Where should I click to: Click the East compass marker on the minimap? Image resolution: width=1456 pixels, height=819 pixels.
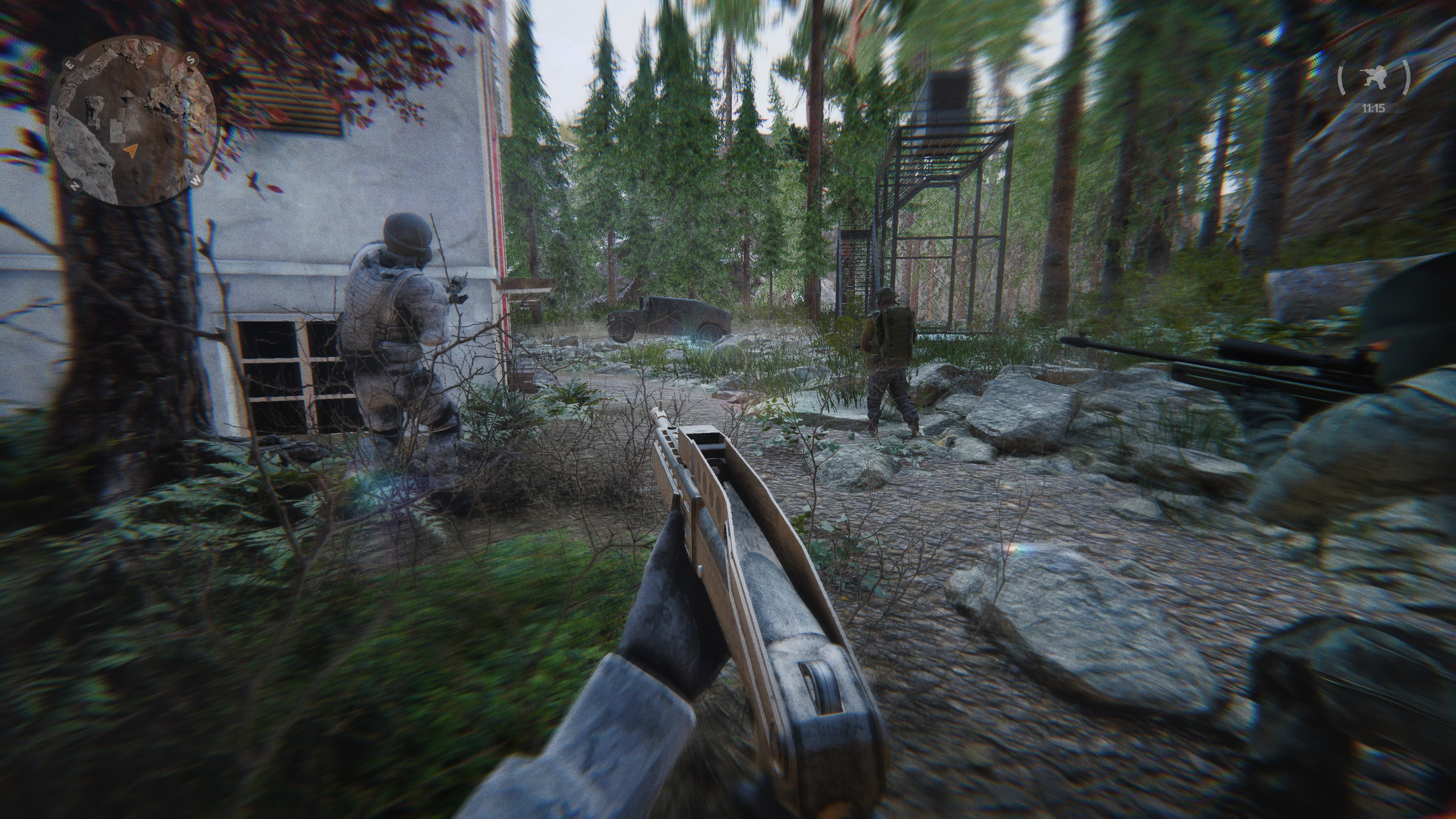70,64
